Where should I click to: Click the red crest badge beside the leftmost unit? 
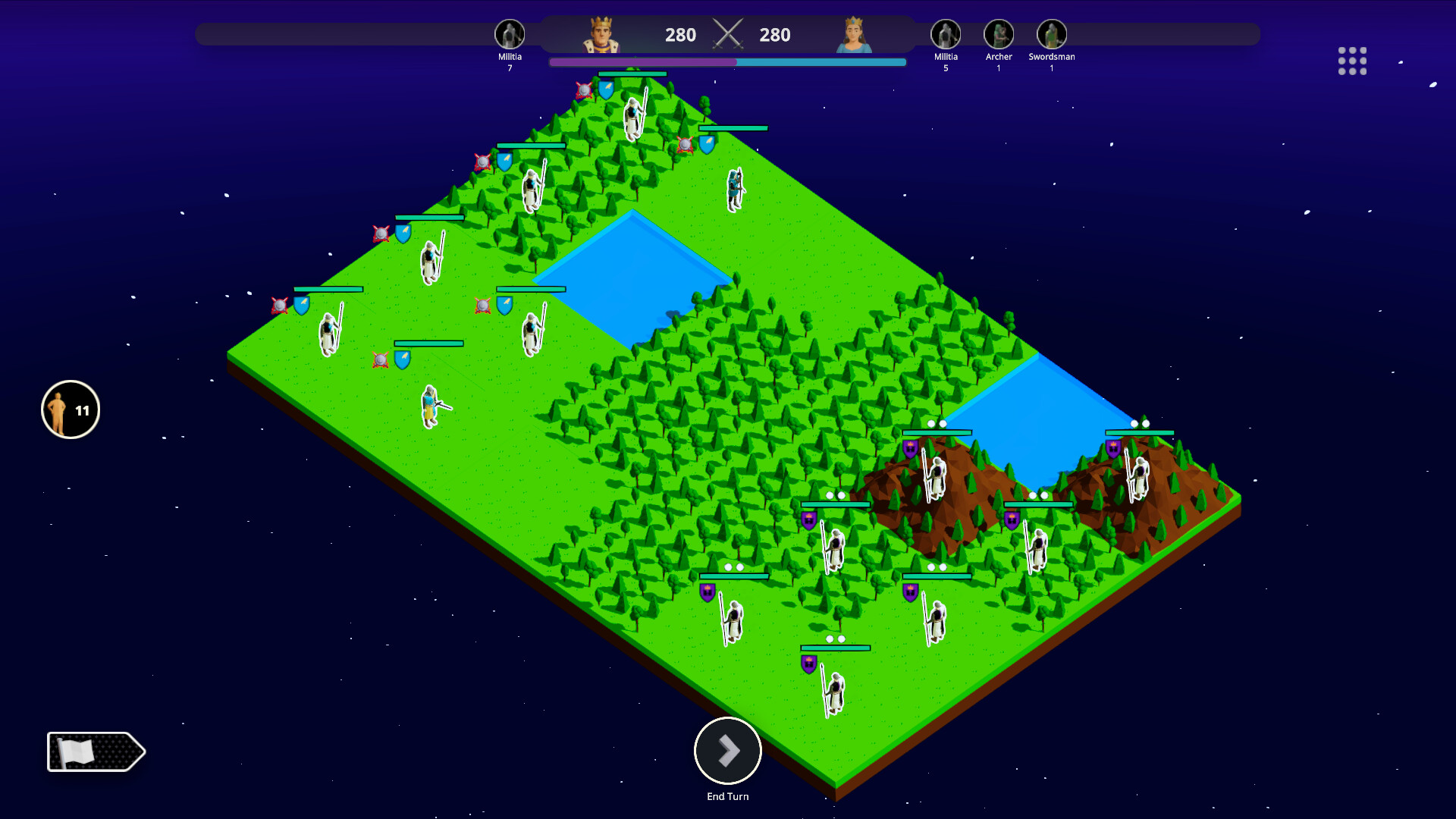pyautogui.click(x=278, y=305)
